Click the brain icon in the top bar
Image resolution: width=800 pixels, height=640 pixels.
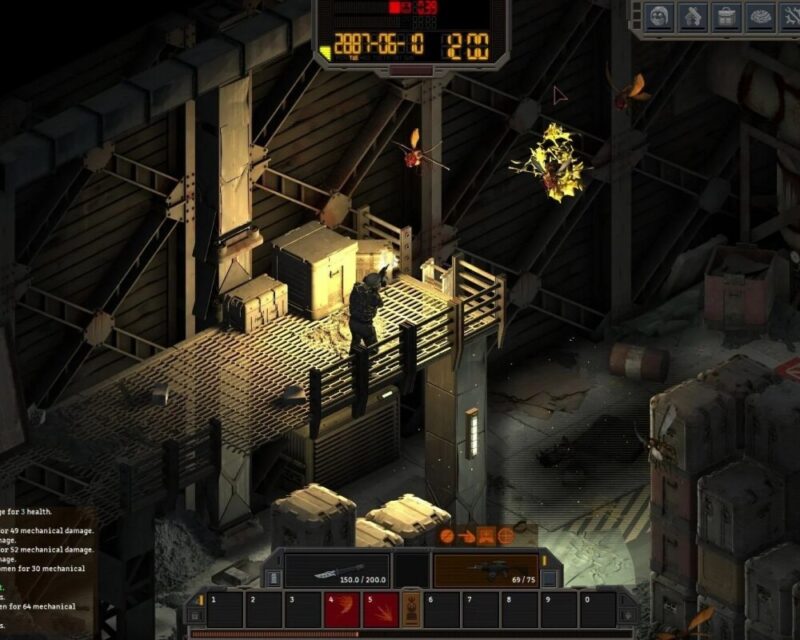[x=761, y=16]
